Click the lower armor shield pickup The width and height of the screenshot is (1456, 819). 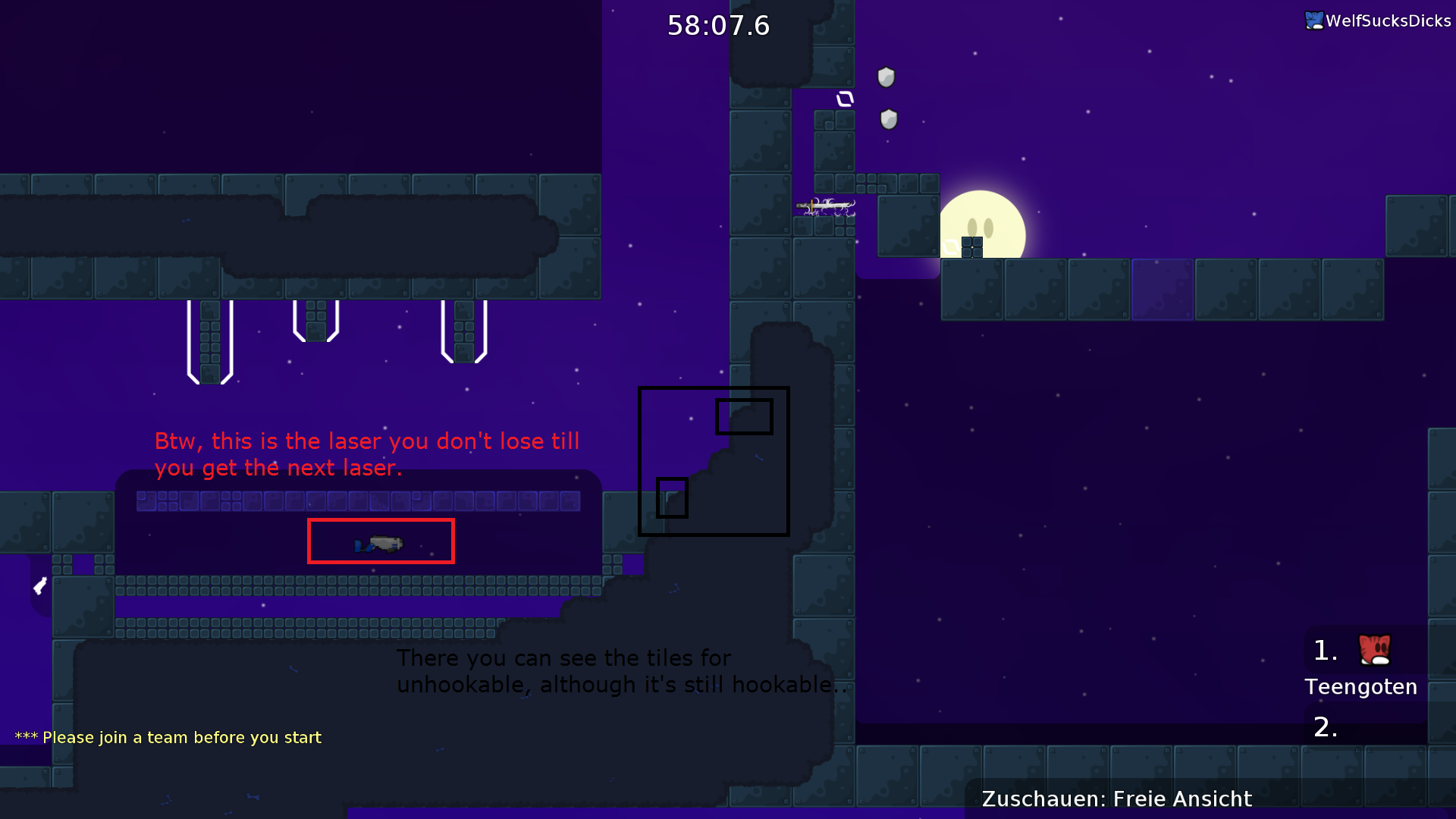click(x=888, y=118)
